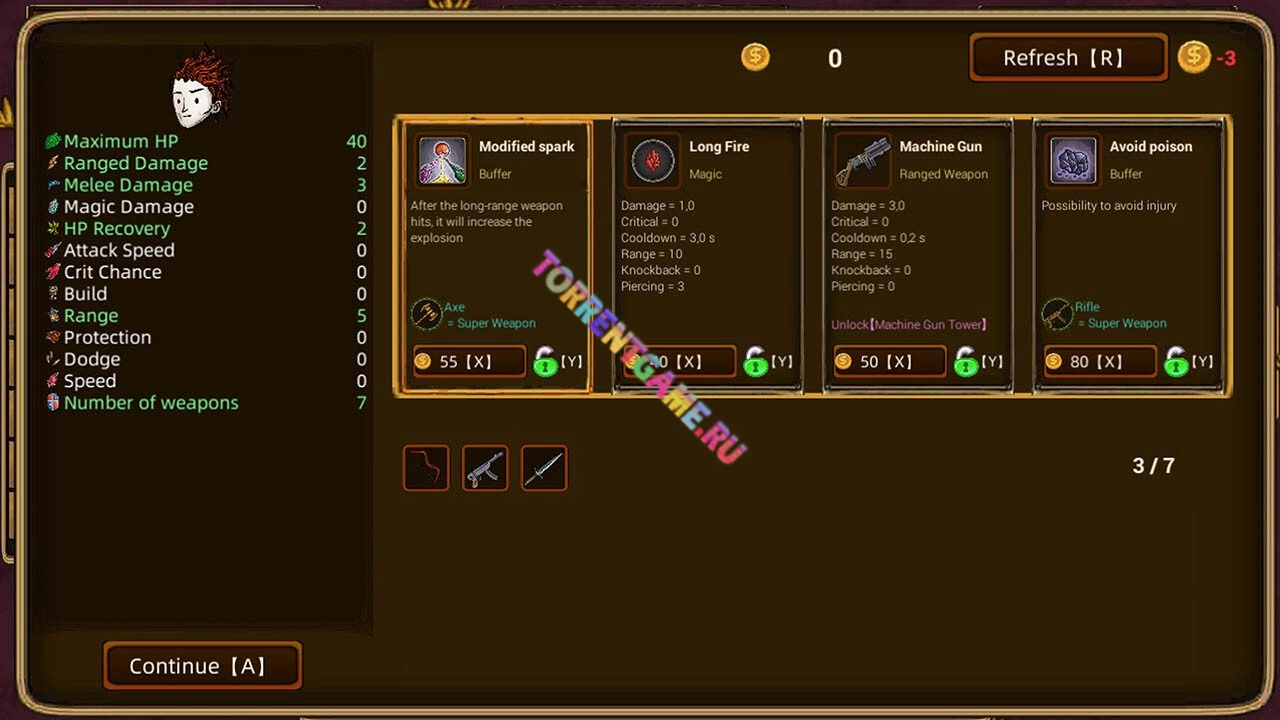Select the Modified spark card icon
The width and height of the screenshot is (1280, 720).
point(442,160)
